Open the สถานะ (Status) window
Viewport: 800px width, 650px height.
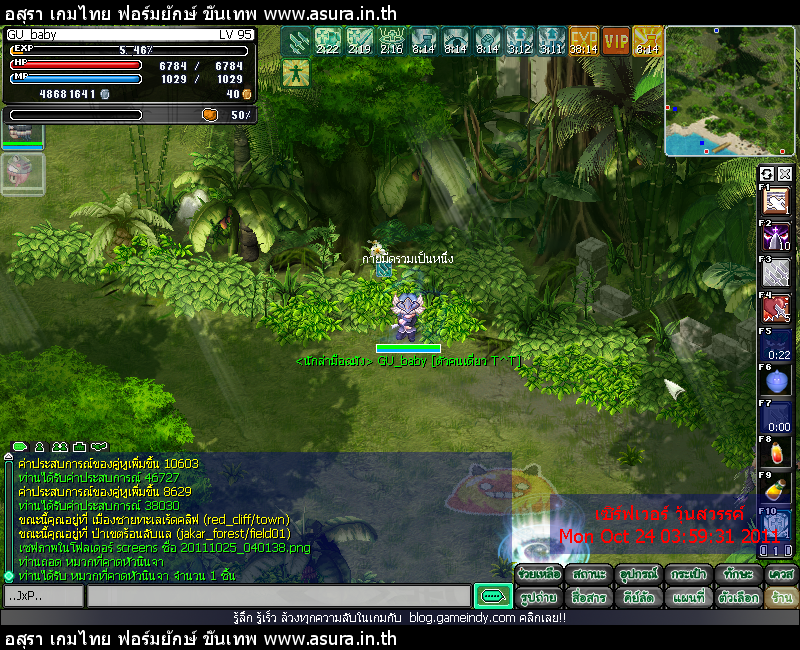[x=587, y=575]
